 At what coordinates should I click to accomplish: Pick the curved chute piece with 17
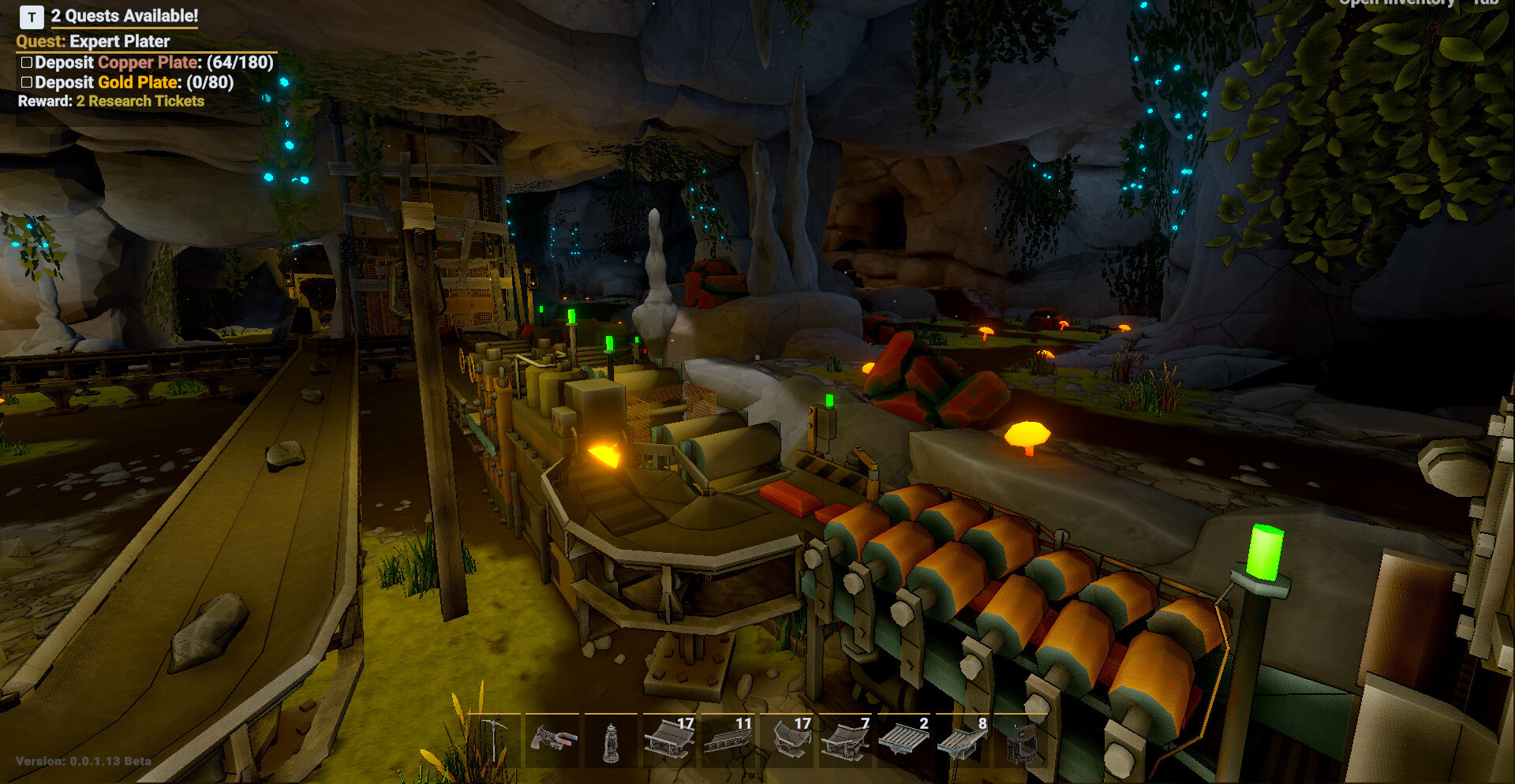coord(787,740)
